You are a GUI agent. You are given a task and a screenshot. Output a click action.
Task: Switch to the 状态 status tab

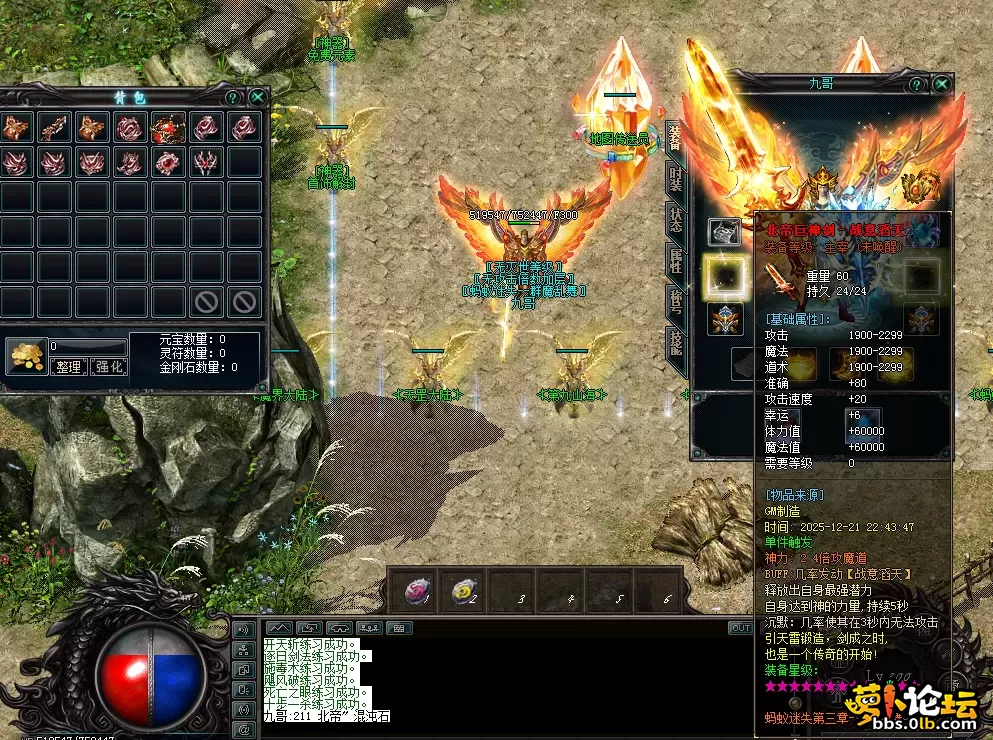pos(675,222)
